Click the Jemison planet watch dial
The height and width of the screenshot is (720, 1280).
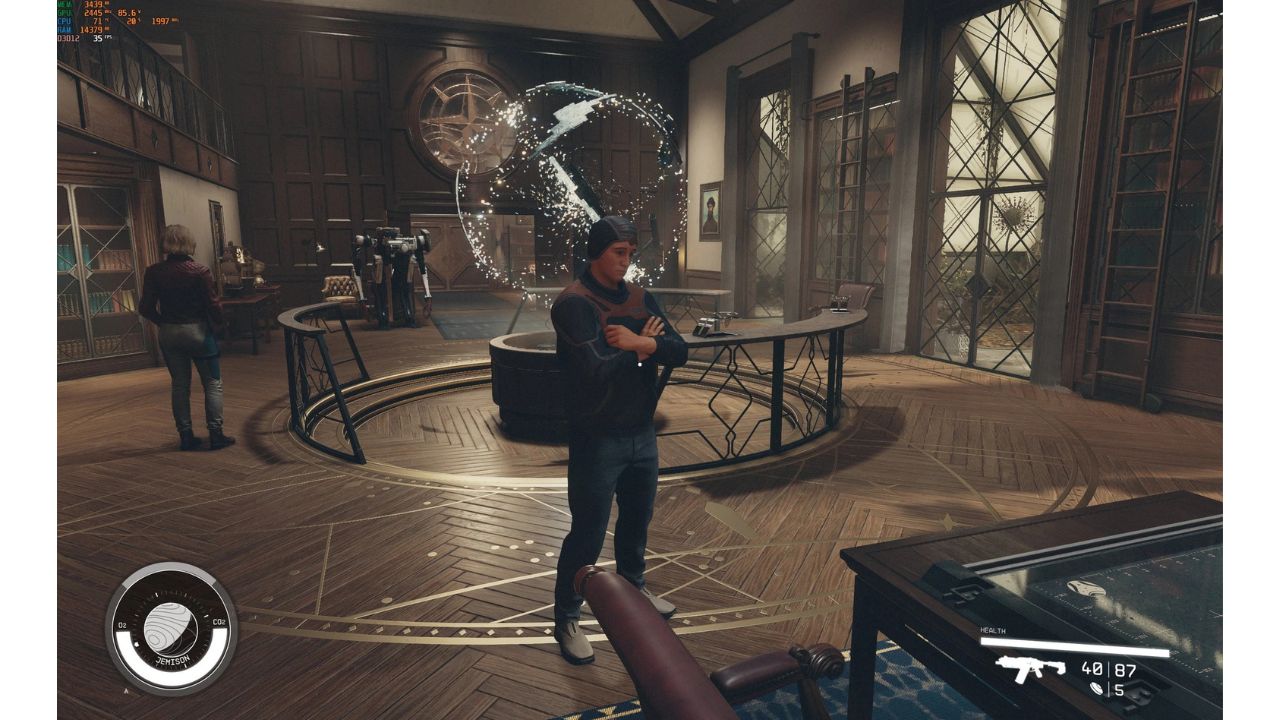coord(171,629)
